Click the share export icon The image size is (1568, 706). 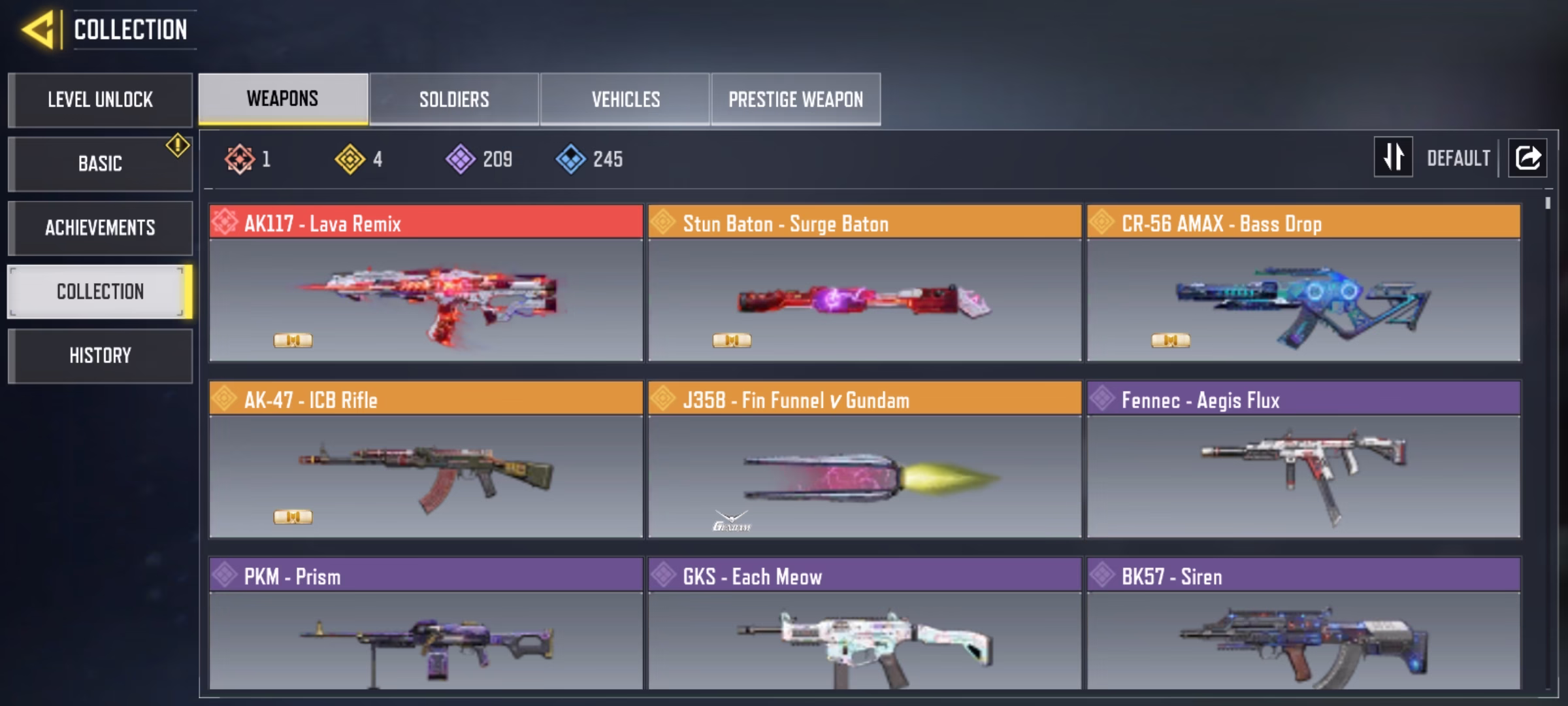point(1527,158)
